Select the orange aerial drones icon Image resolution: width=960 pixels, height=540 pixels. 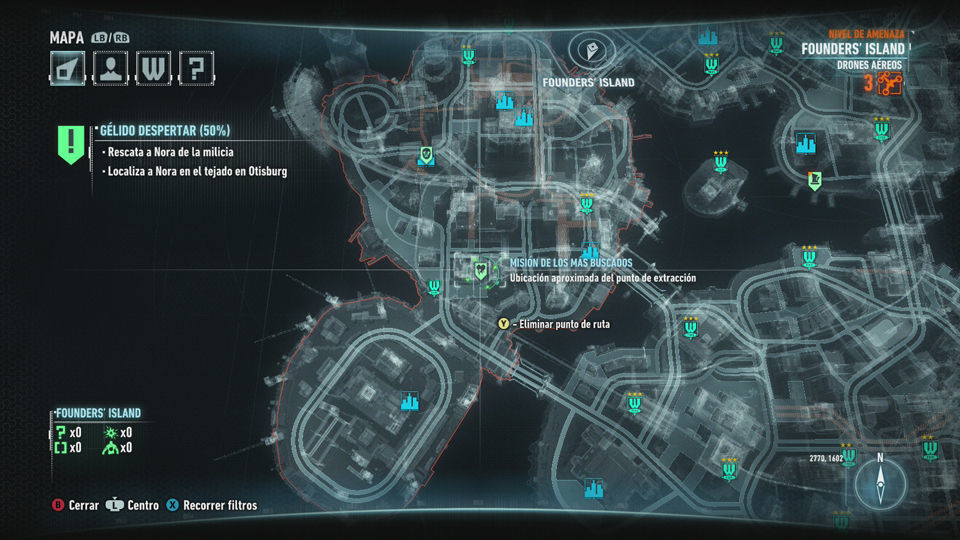point(889,85)
